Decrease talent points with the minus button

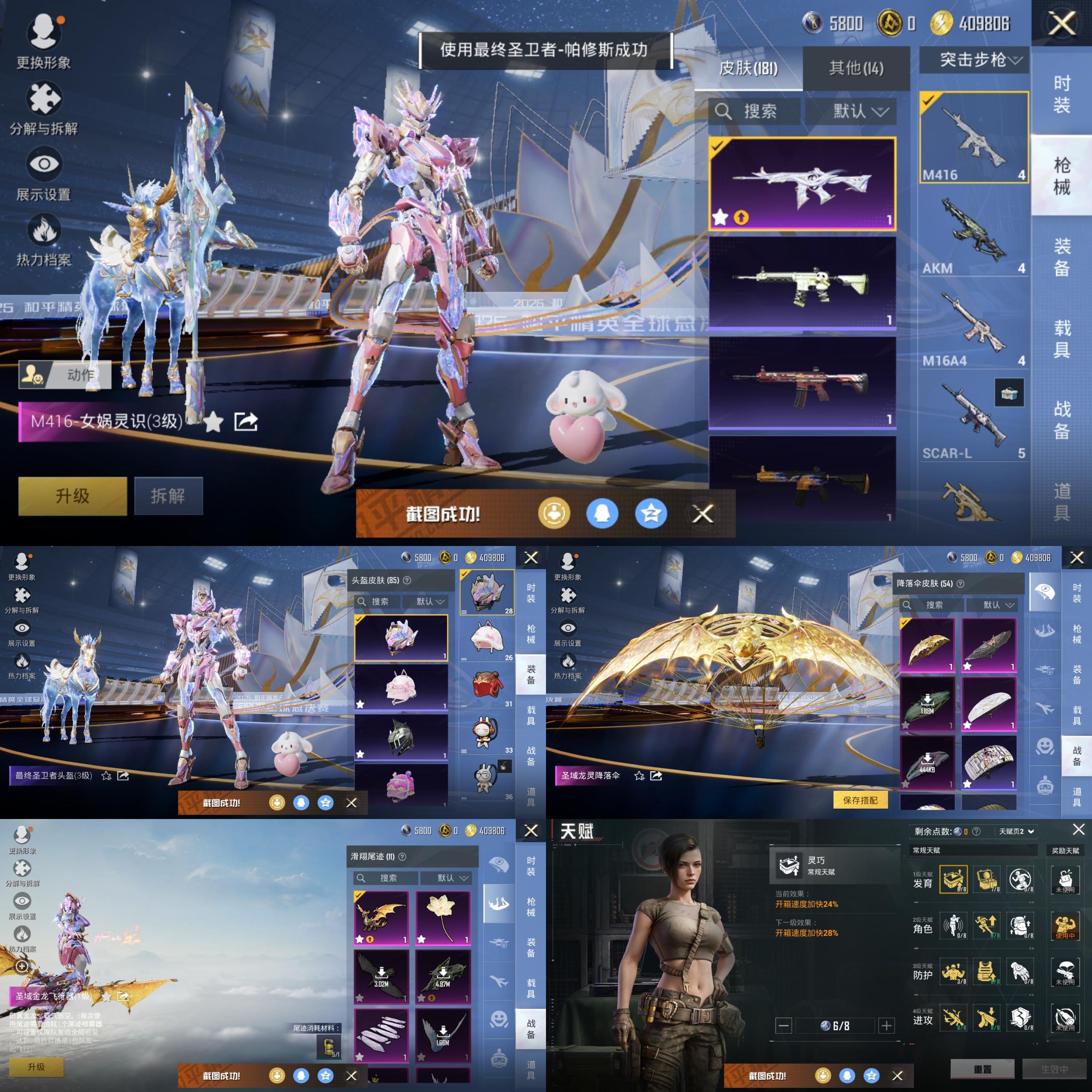pyautogui.click(x=784, y=1025)
